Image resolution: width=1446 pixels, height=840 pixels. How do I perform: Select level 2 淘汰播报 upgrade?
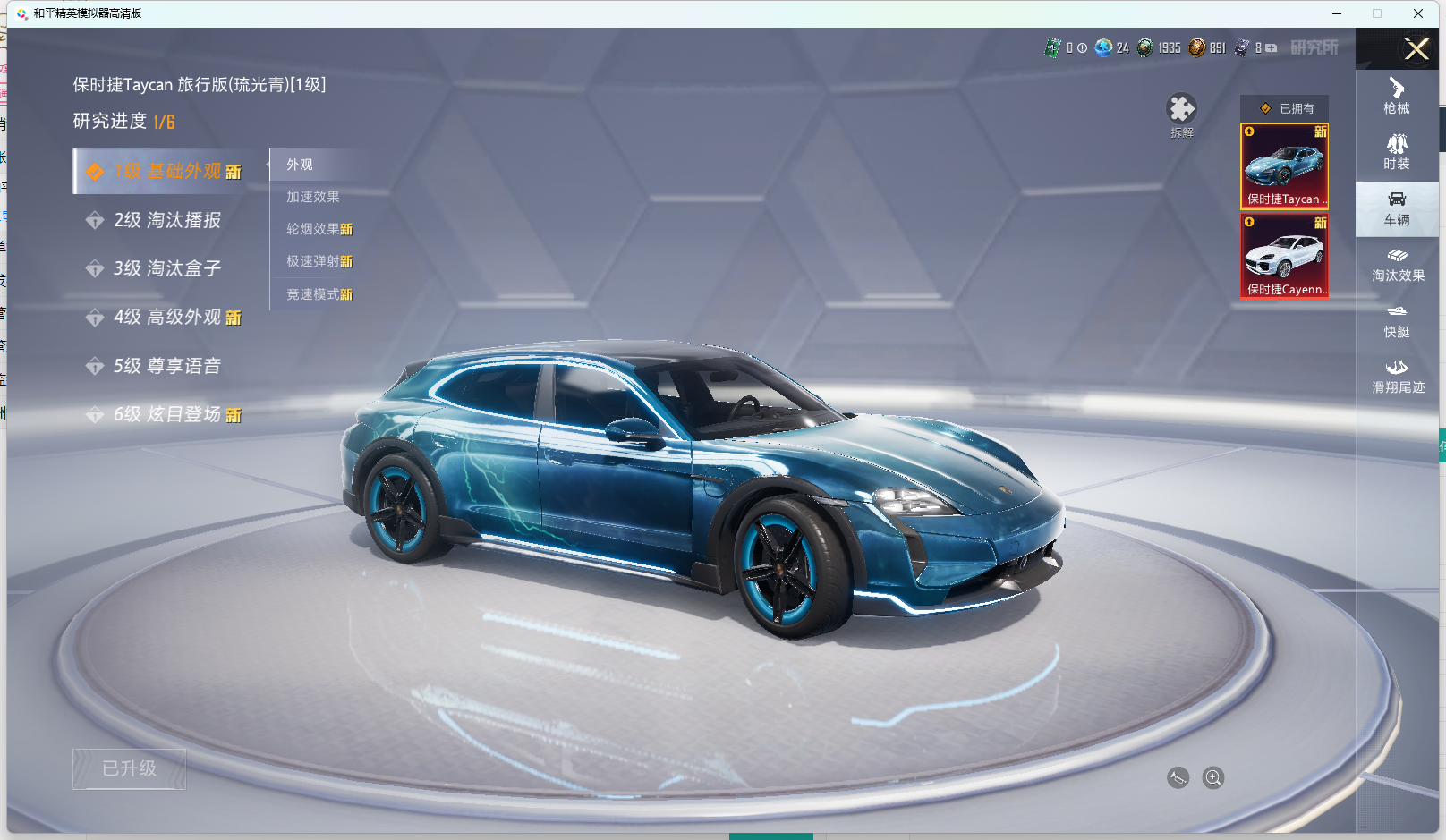[x=166, y=220]
